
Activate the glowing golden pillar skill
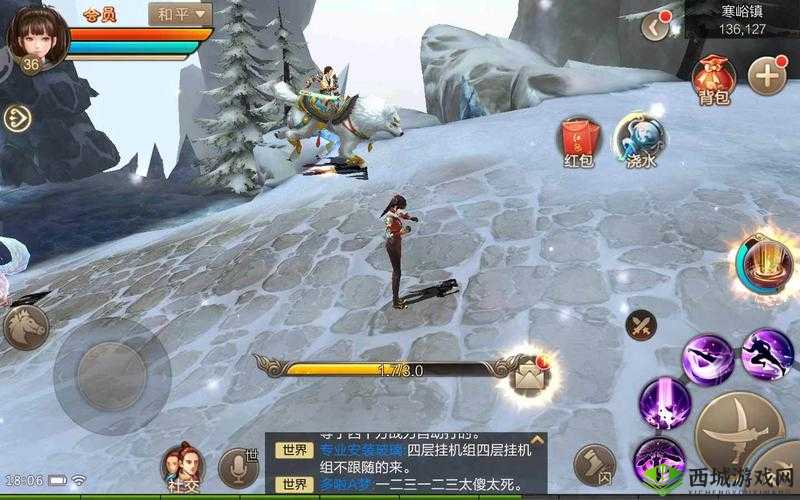pos(766,265)
